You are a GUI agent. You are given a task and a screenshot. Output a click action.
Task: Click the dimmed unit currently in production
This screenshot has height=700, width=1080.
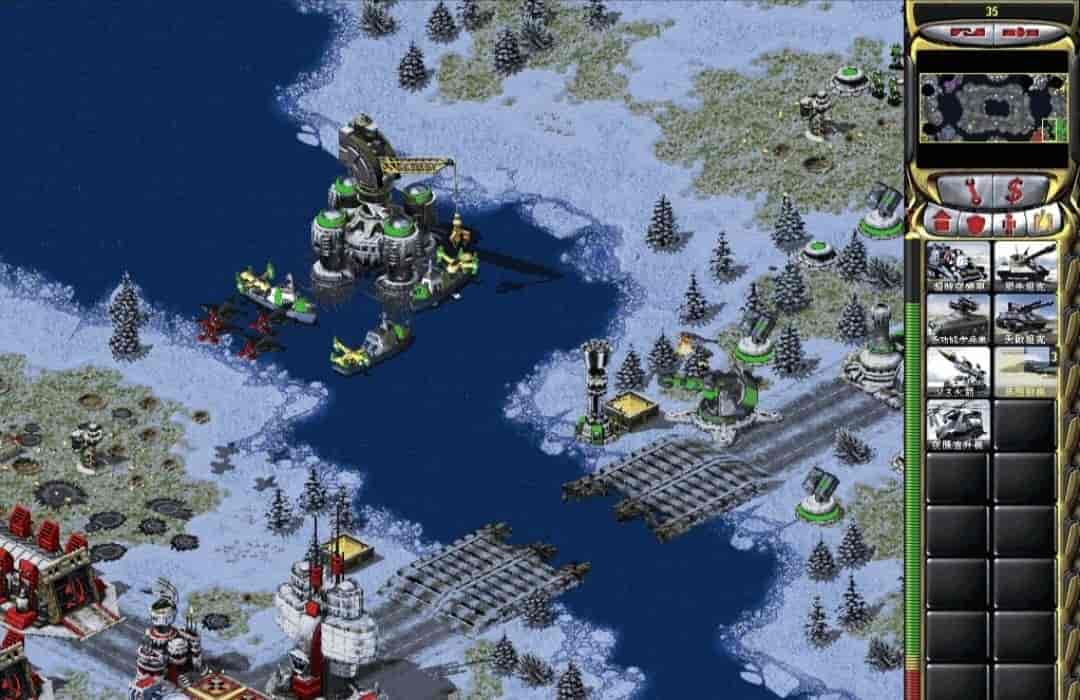[x=1025, y=370]
